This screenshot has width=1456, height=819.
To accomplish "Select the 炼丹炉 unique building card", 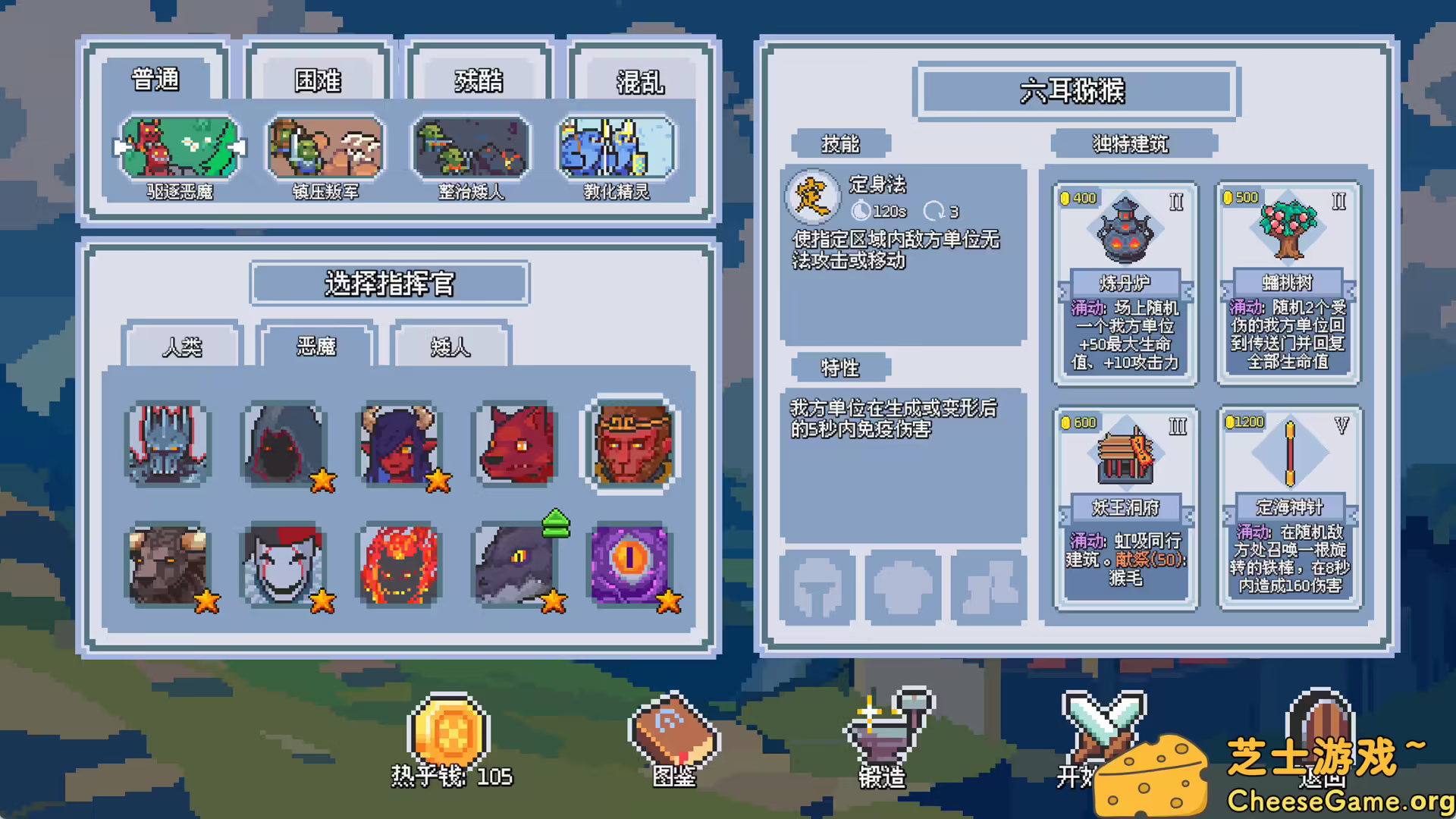I will click(x=1125, y=281).
